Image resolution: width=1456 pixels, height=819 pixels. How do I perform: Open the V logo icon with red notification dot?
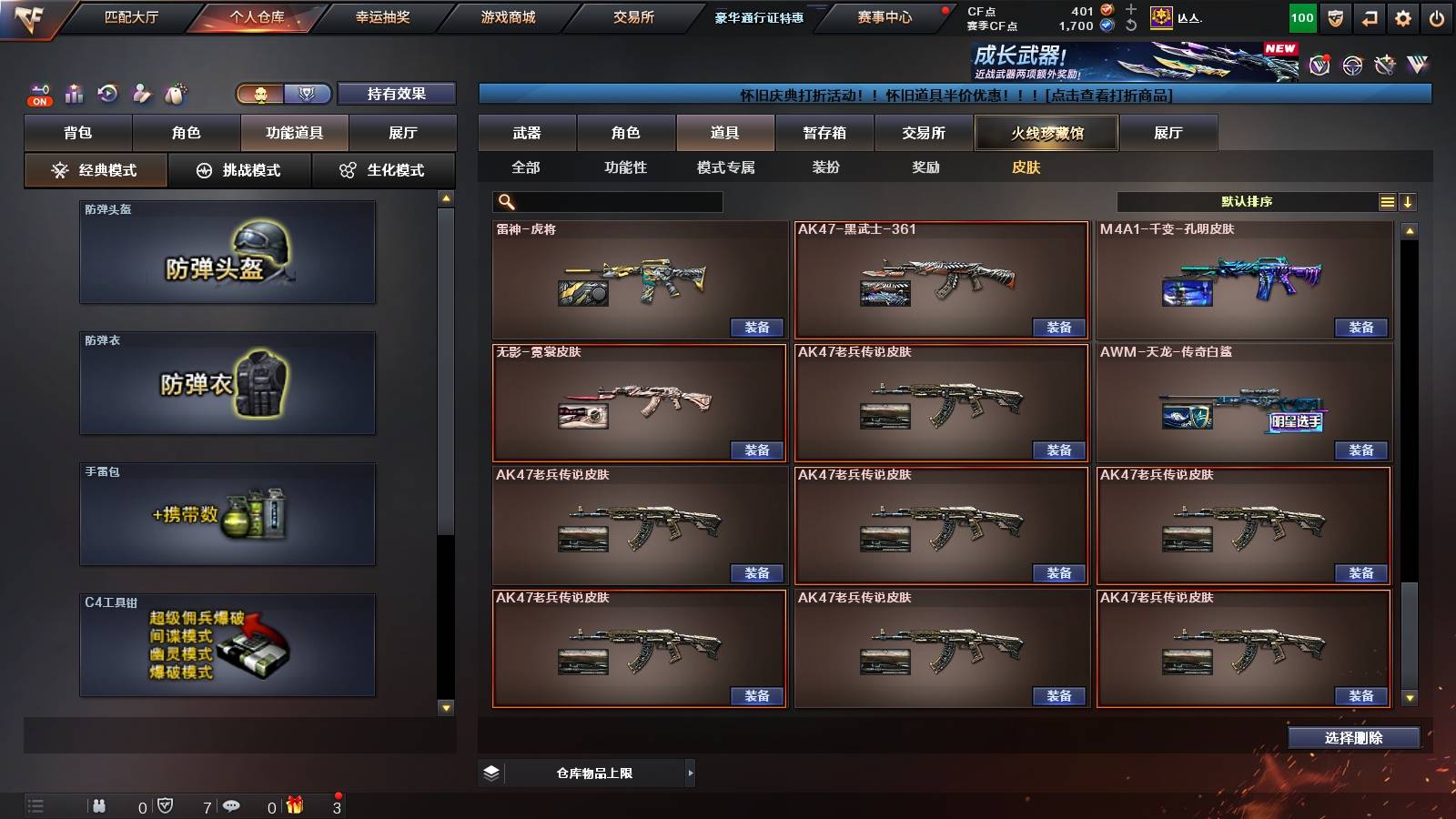click(1319, 66)
